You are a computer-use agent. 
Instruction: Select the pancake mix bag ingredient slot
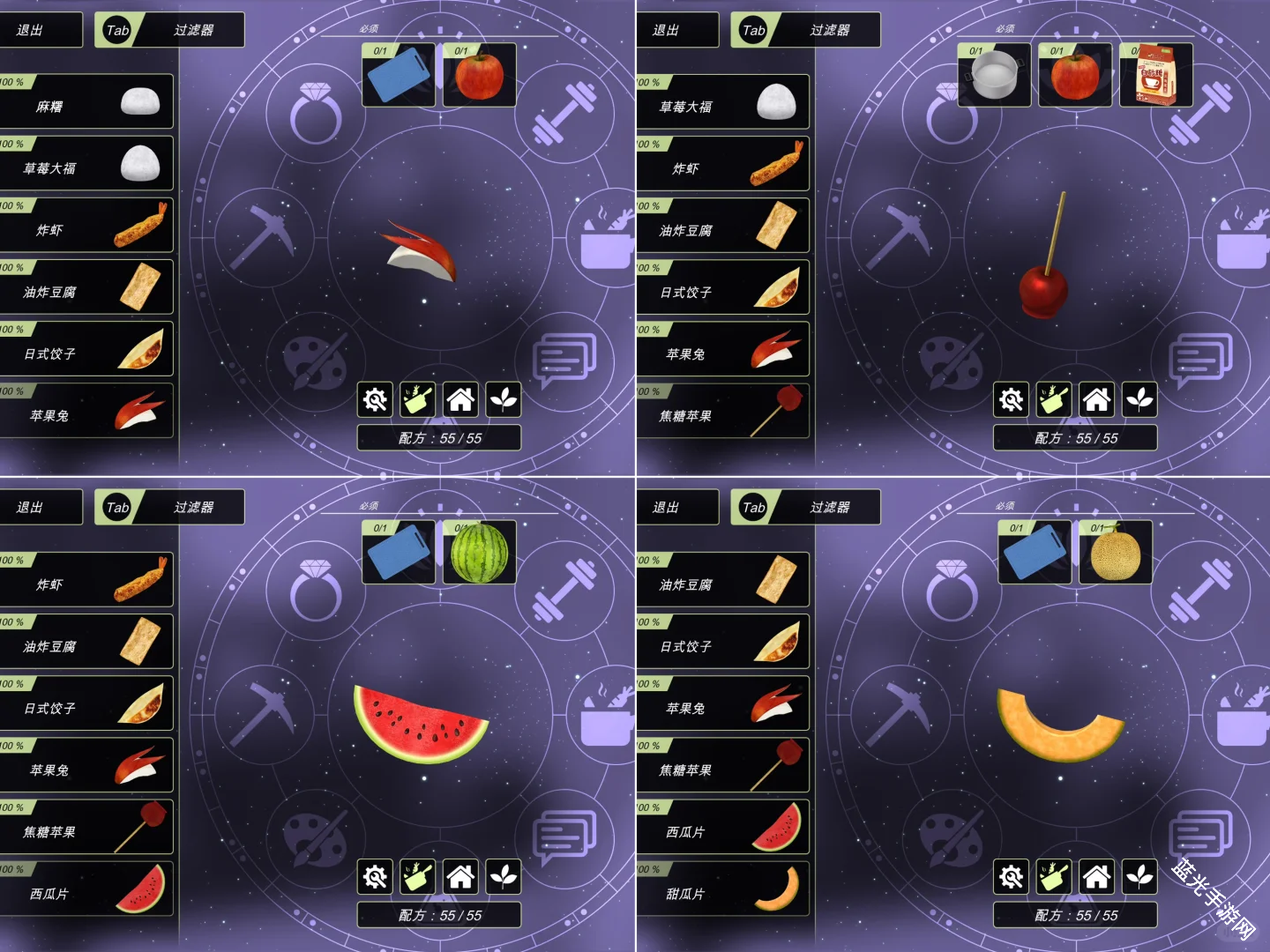point(1155,76)
